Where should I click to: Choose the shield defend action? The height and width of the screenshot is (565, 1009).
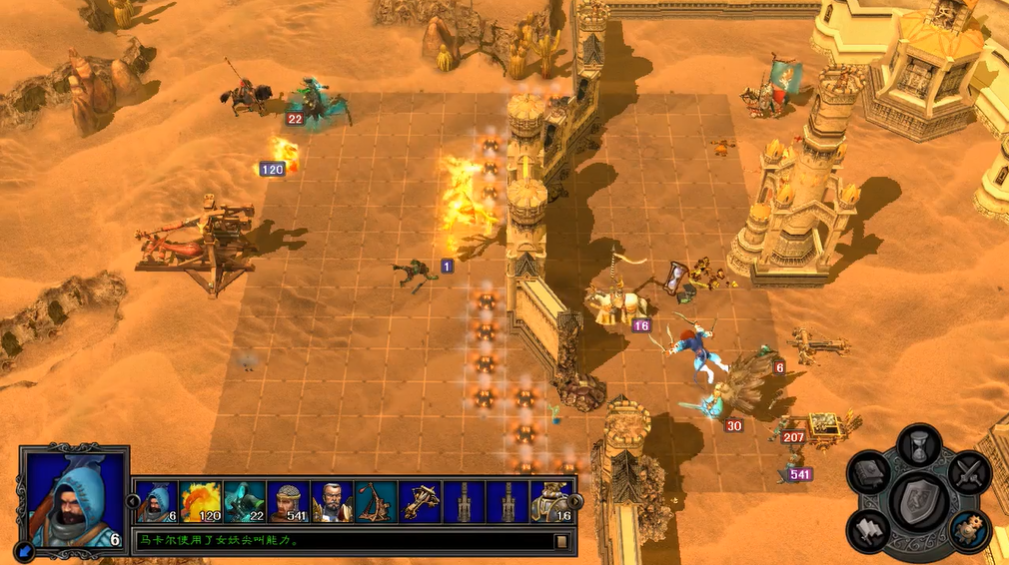(919, 502)
